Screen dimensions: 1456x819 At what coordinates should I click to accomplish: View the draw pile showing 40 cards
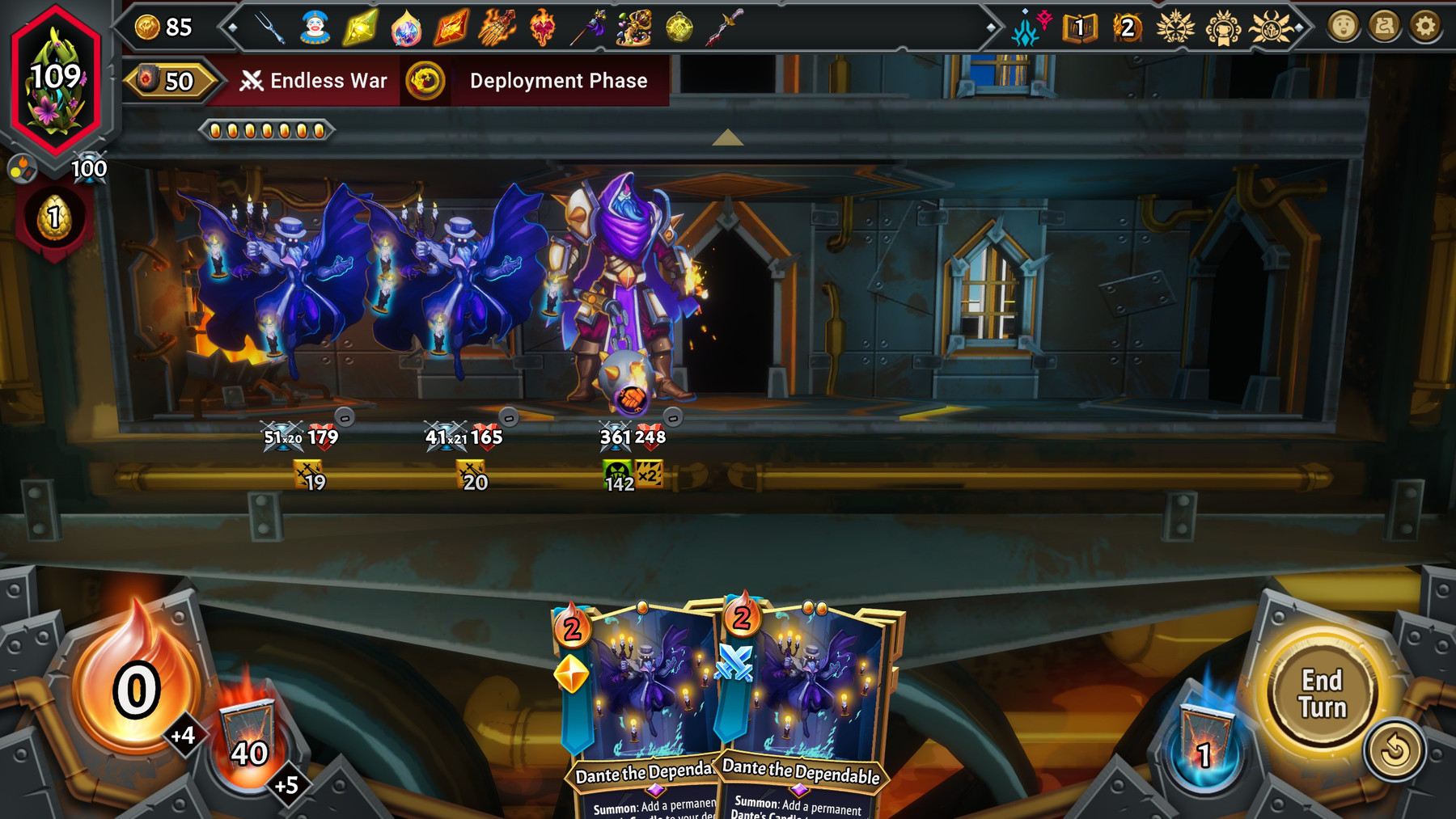pos(249,744)
